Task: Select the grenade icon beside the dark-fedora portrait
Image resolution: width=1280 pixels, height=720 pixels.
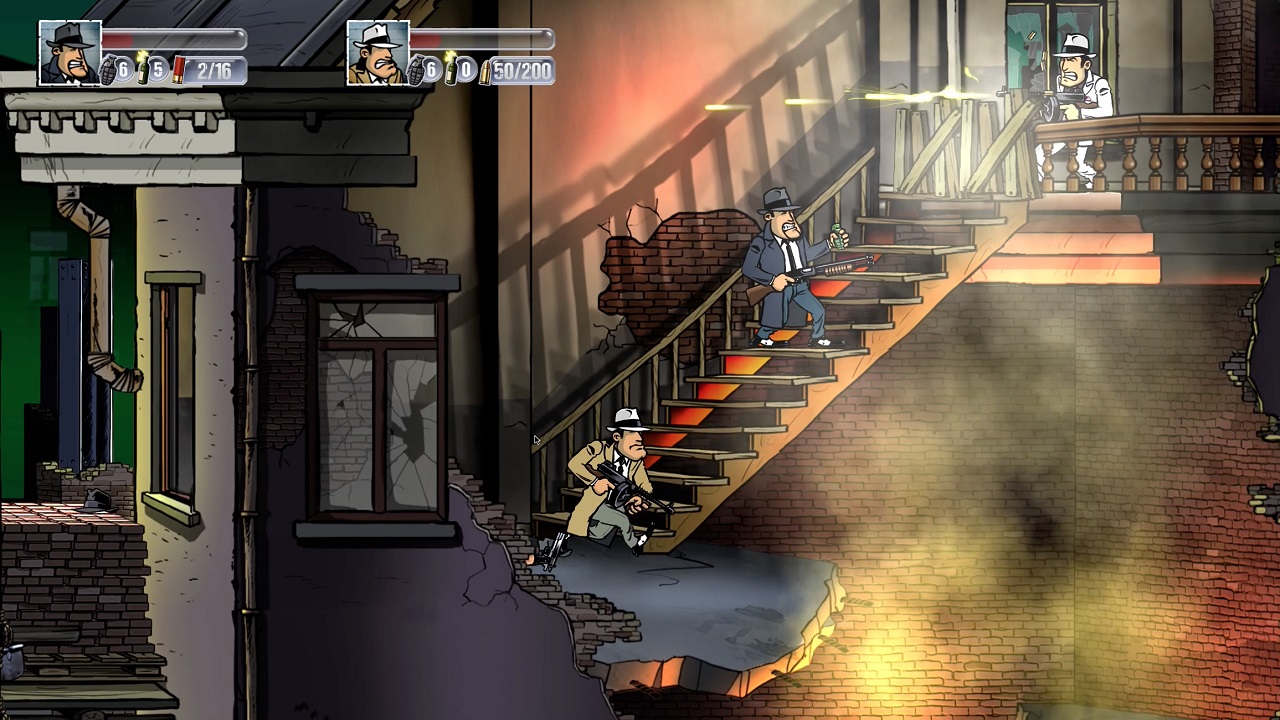Action: click(x=108, y=70)
